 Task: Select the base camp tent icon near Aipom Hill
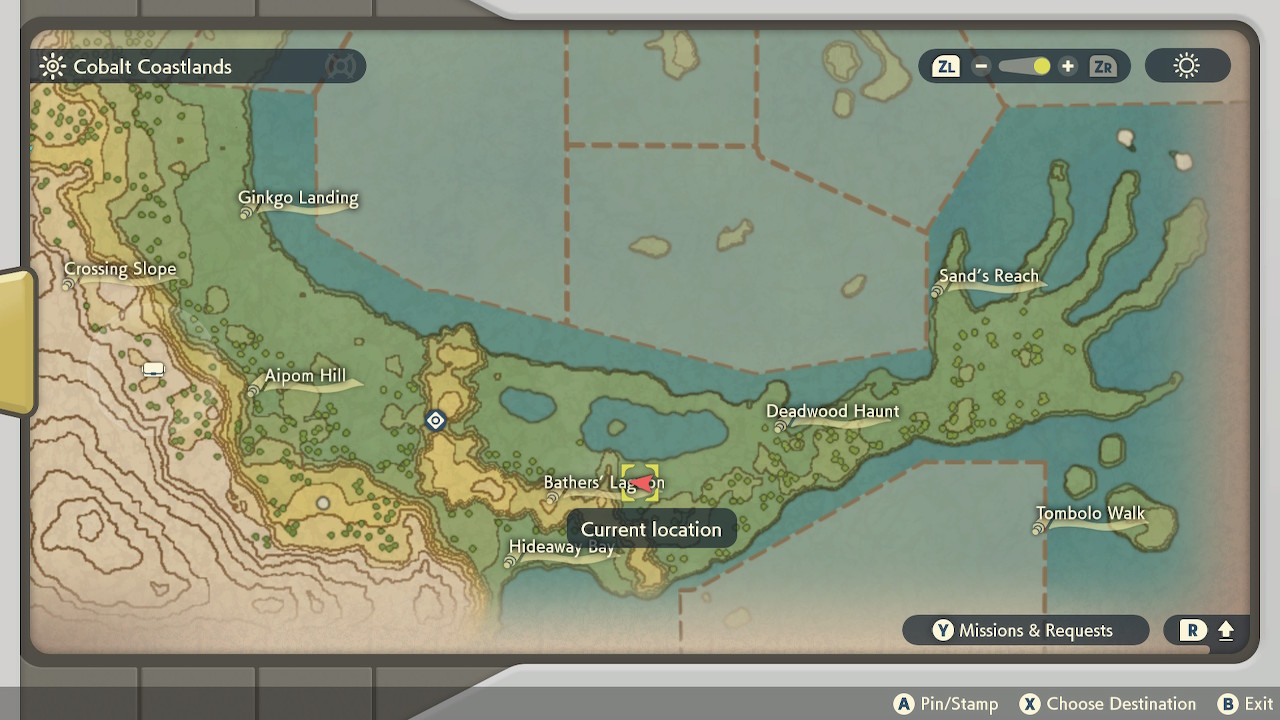pos(152,368)
